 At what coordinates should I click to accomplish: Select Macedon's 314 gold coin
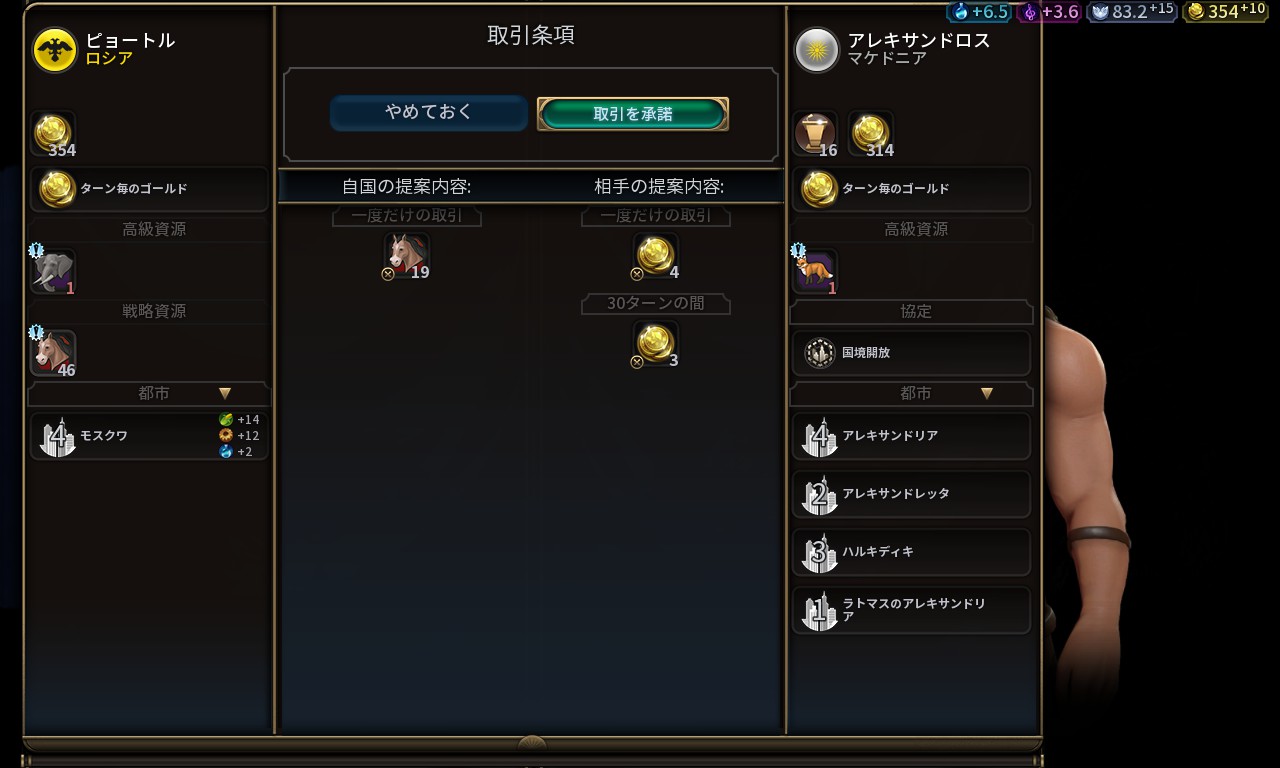coord(870,133)
